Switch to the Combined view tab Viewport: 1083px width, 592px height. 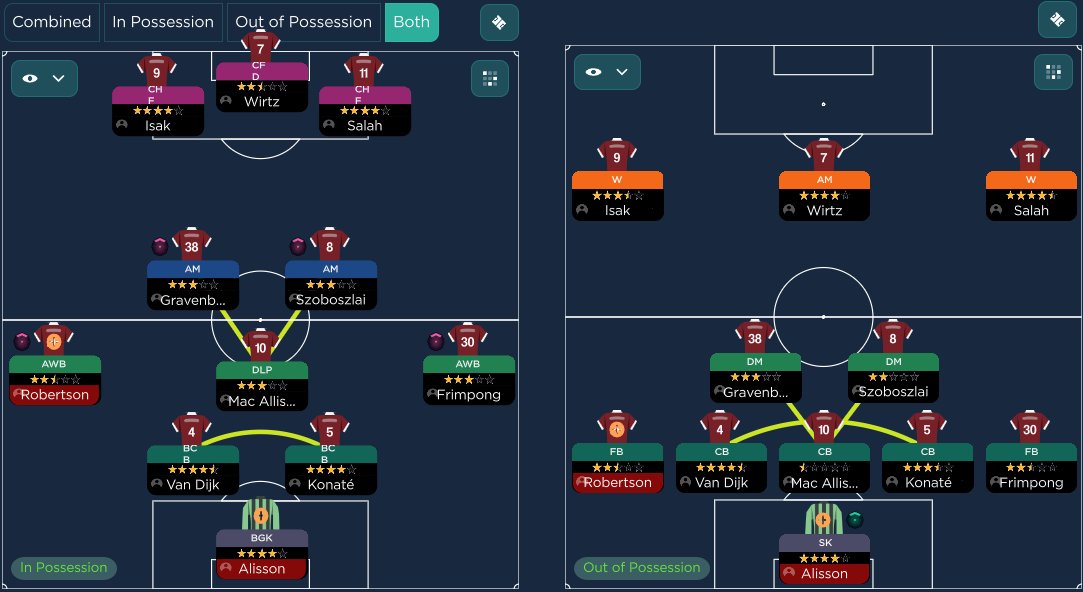(51, 22)
